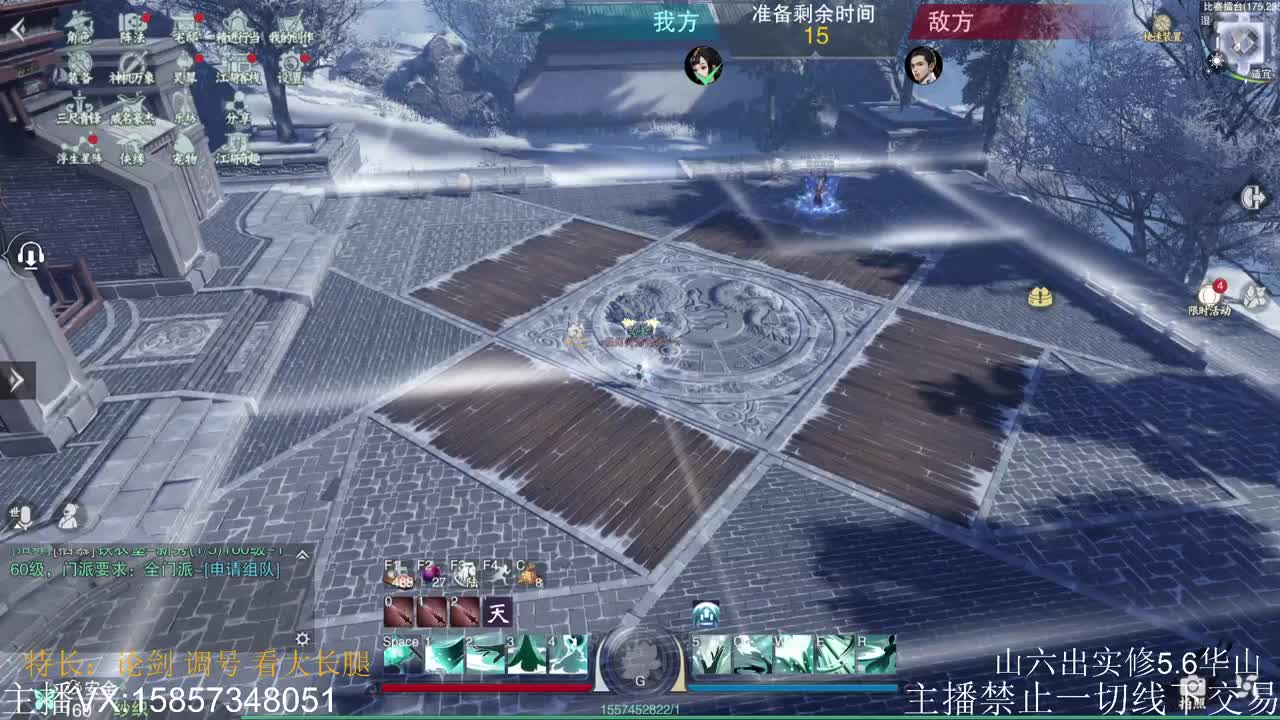Image resolution: width=1280 pixels, height=720 pixels.
Task: Open the 分享 share panel
Action: tap(238, 112)
